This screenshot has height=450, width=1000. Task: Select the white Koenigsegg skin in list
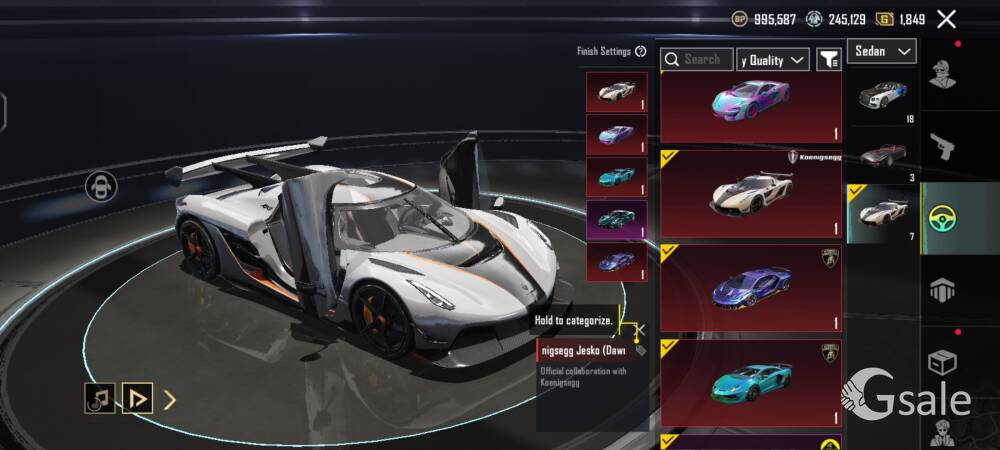coord(750,193)
